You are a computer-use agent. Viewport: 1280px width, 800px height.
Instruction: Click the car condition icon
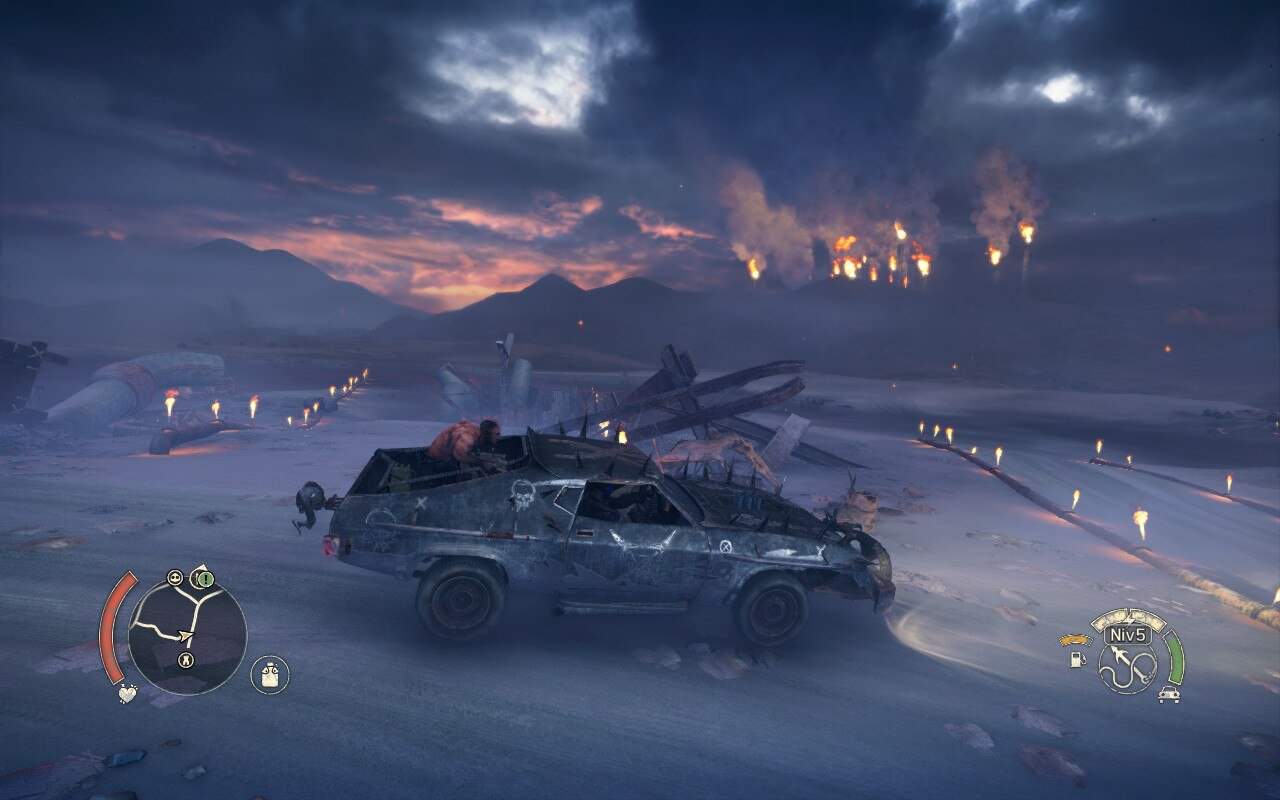1167,694
